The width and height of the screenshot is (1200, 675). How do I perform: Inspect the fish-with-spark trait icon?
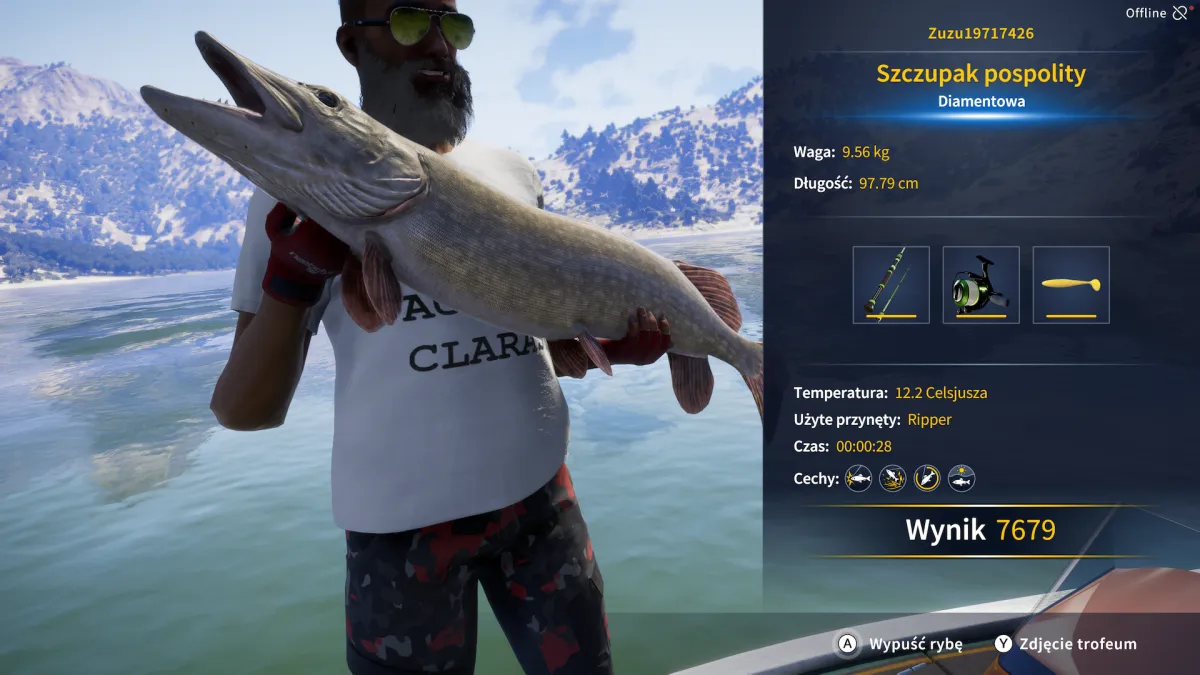(x=859, y=478)
